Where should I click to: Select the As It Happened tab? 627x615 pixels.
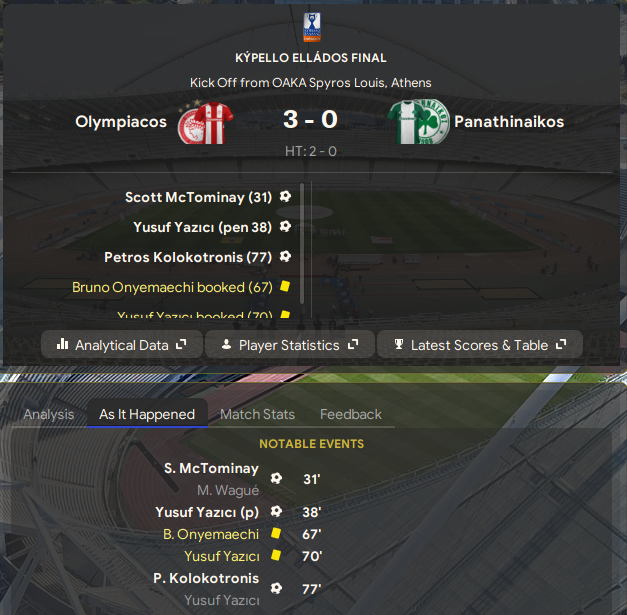[x=147, y=414]
